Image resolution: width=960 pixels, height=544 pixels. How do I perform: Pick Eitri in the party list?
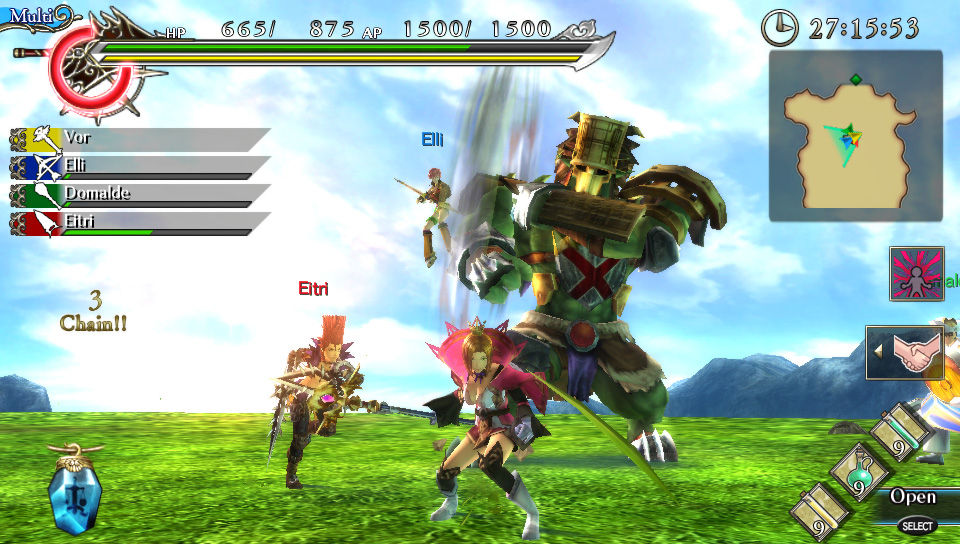point(140,222)
